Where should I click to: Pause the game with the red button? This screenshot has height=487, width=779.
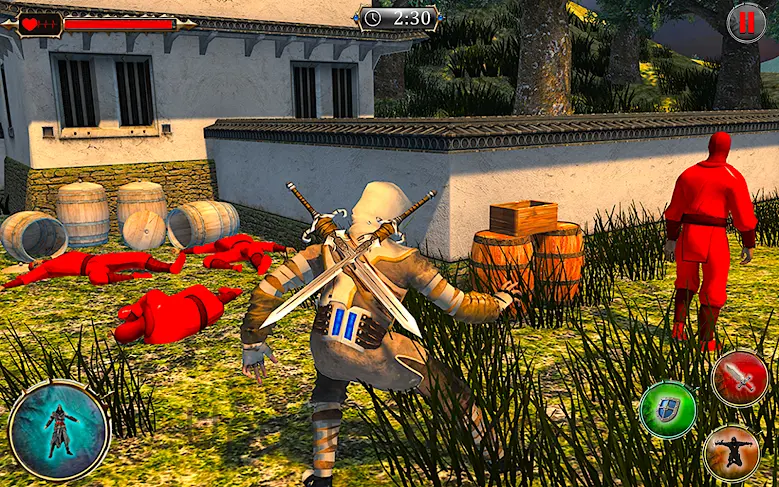coord(746,22)
